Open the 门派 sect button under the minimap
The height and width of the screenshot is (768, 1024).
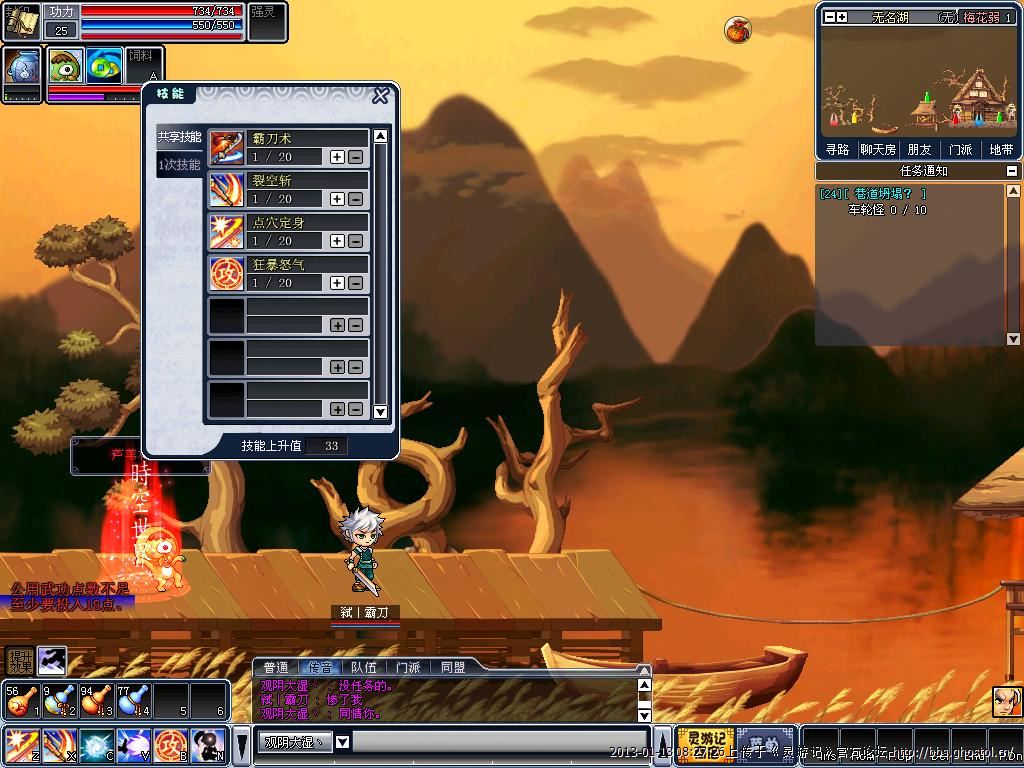click(960, 150)
